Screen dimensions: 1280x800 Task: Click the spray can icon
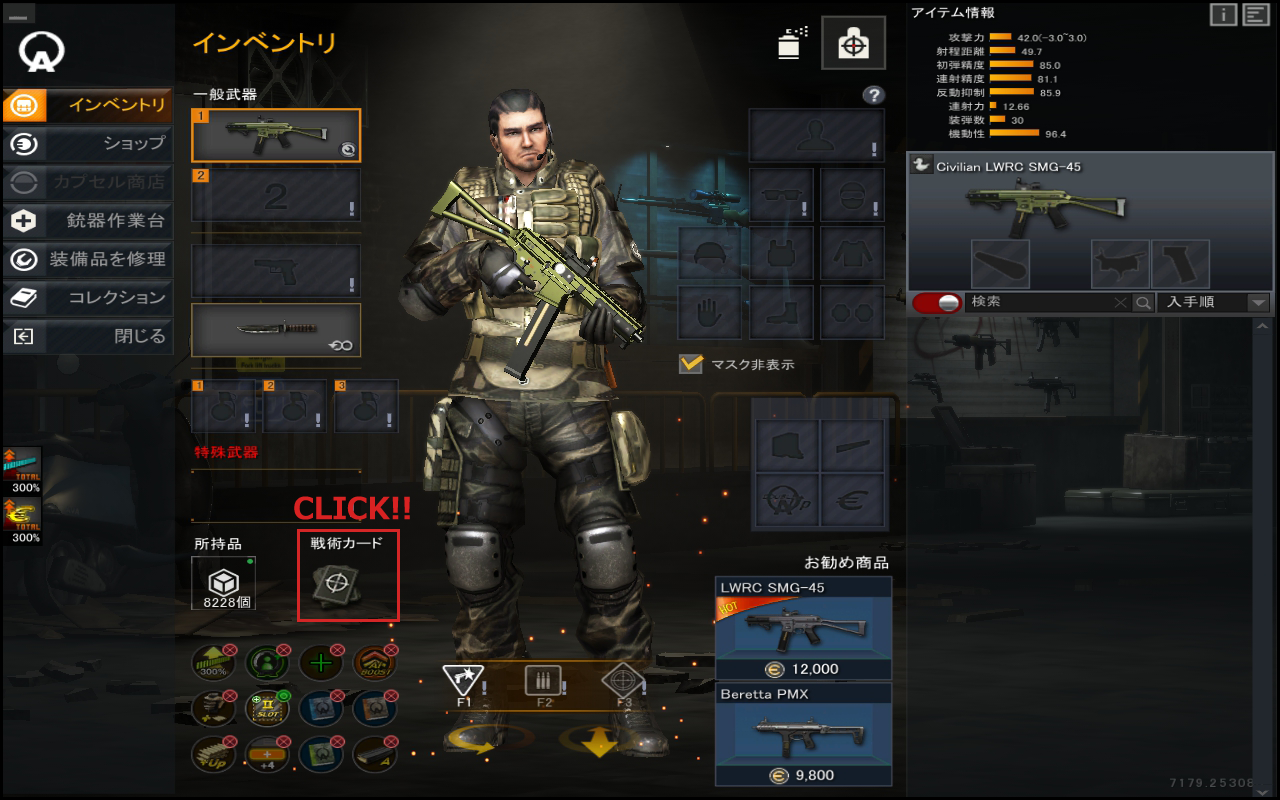tap(792, 43)
